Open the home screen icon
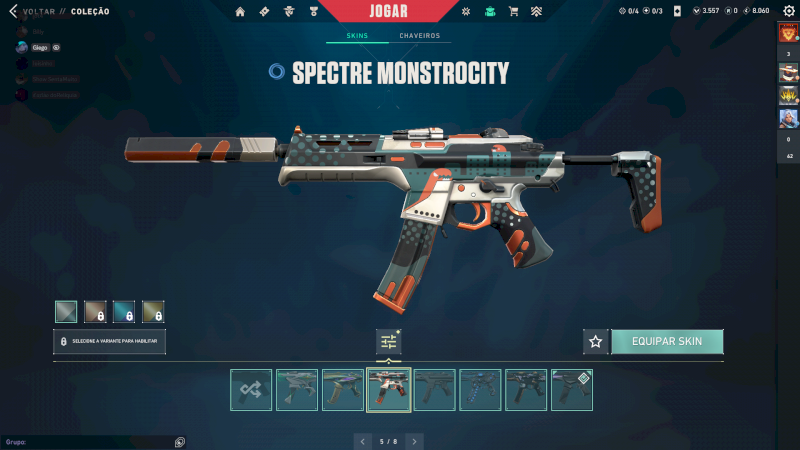This screenshot has height=450, width=800. coord(240,11)
